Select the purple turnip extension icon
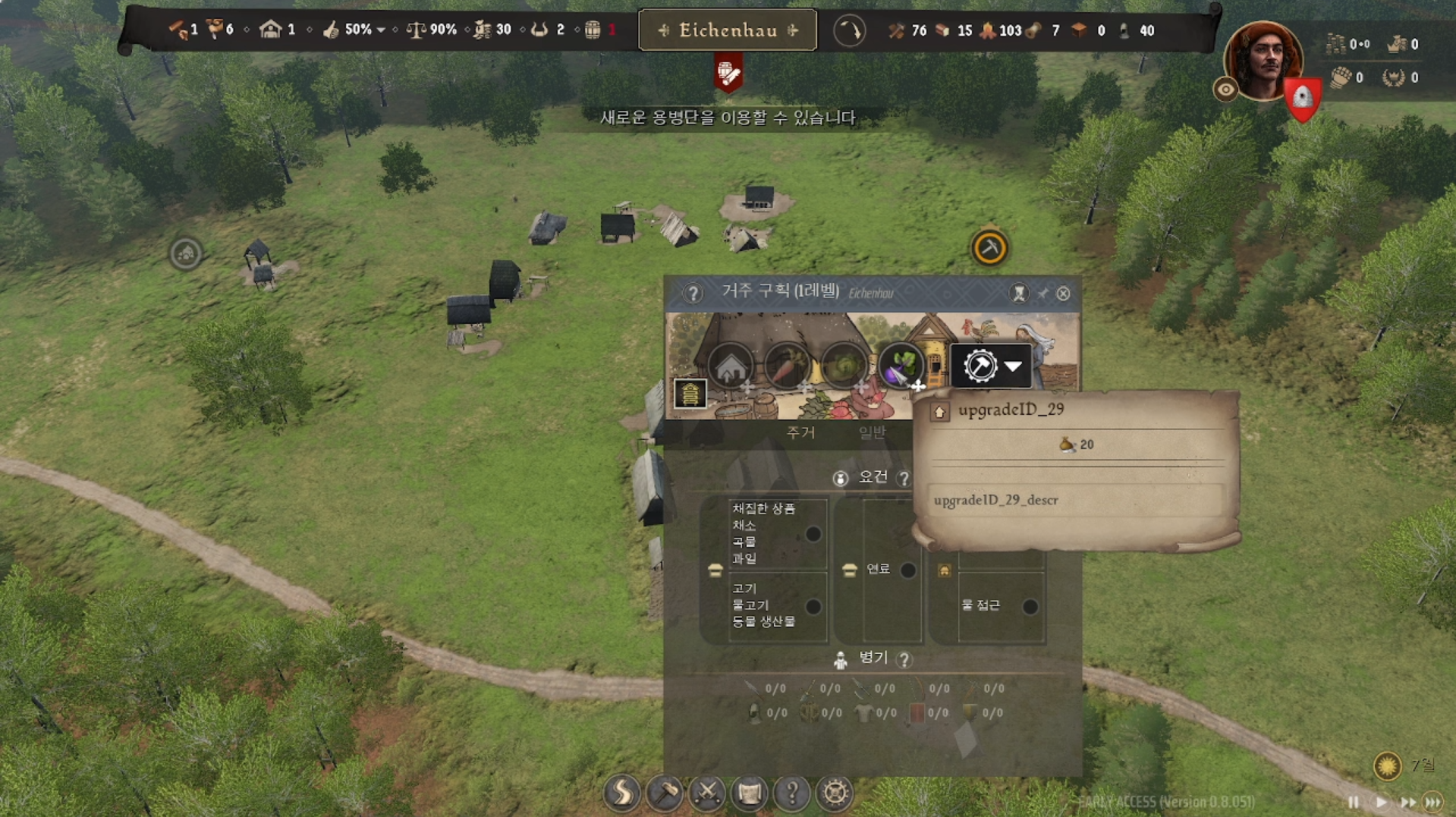The height and width of the screenshot is (817, 1456). click(900, 367)
